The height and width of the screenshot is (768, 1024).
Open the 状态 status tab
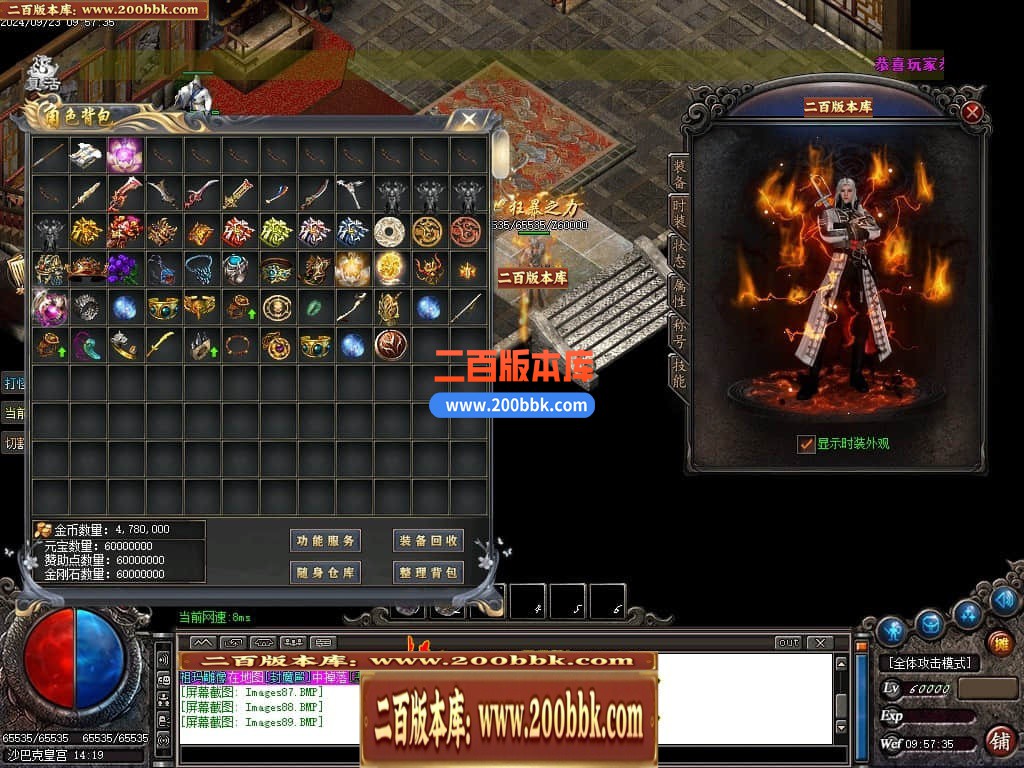pos(679,252)
